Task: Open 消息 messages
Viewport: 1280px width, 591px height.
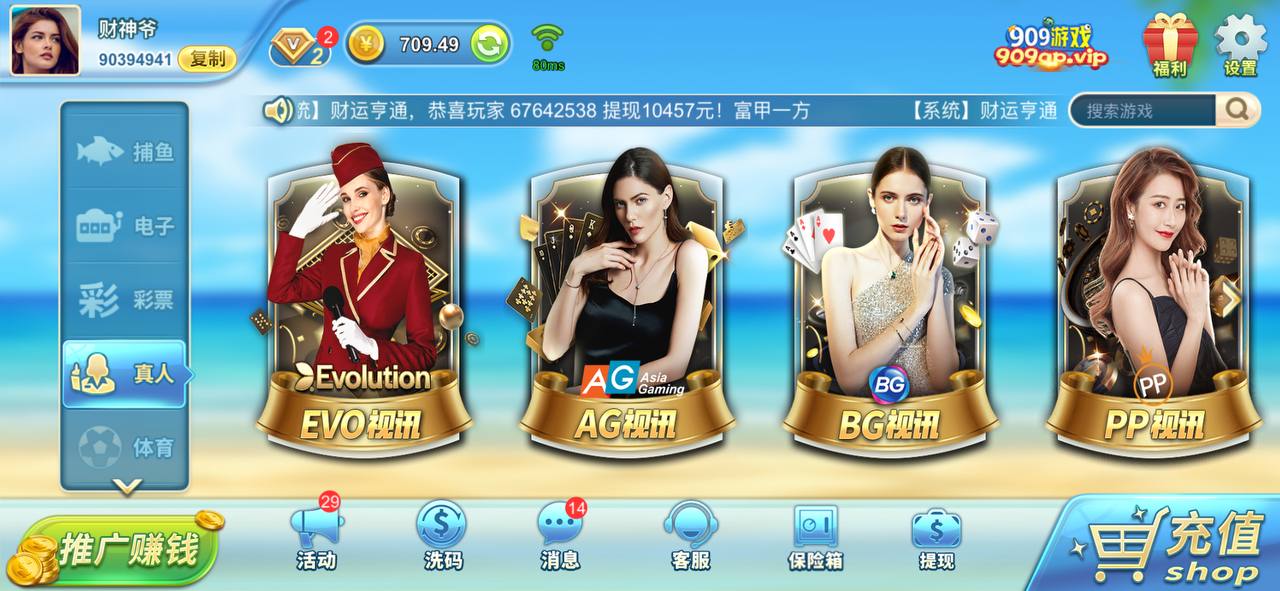Action: pyautogui.click(x=560, y=537)
